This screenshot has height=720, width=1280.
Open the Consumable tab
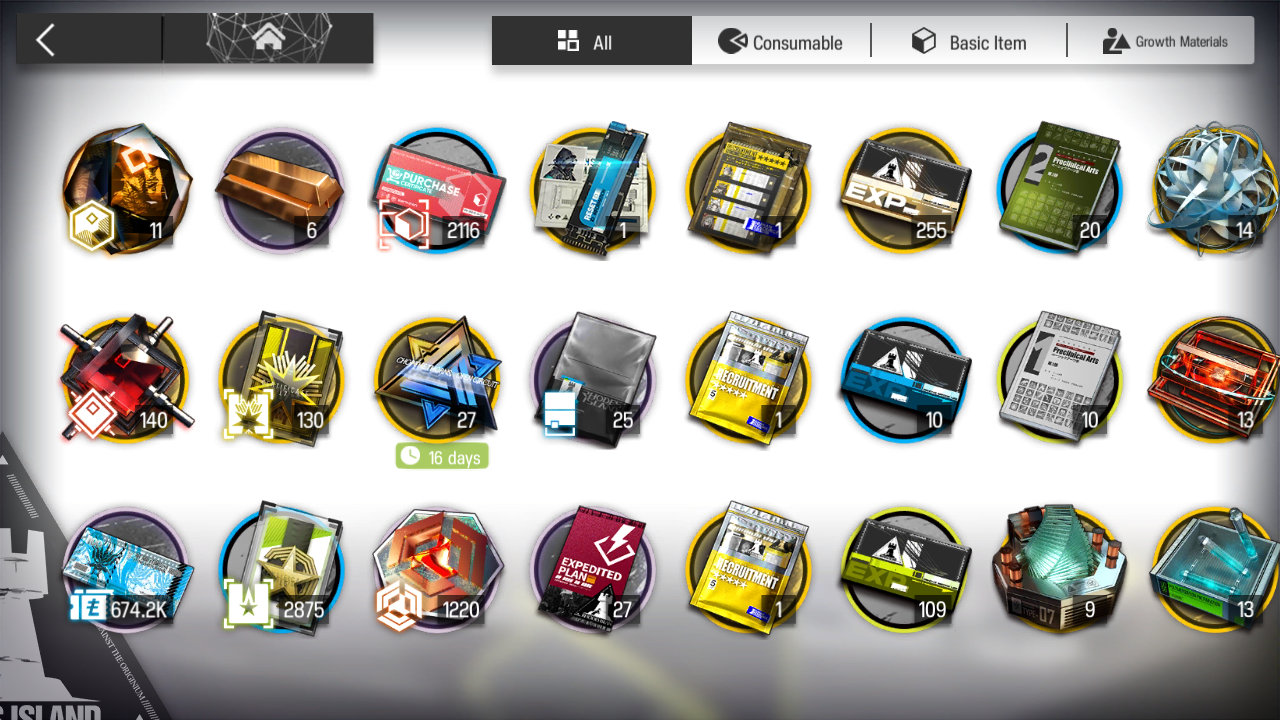[x=781, y=41]
